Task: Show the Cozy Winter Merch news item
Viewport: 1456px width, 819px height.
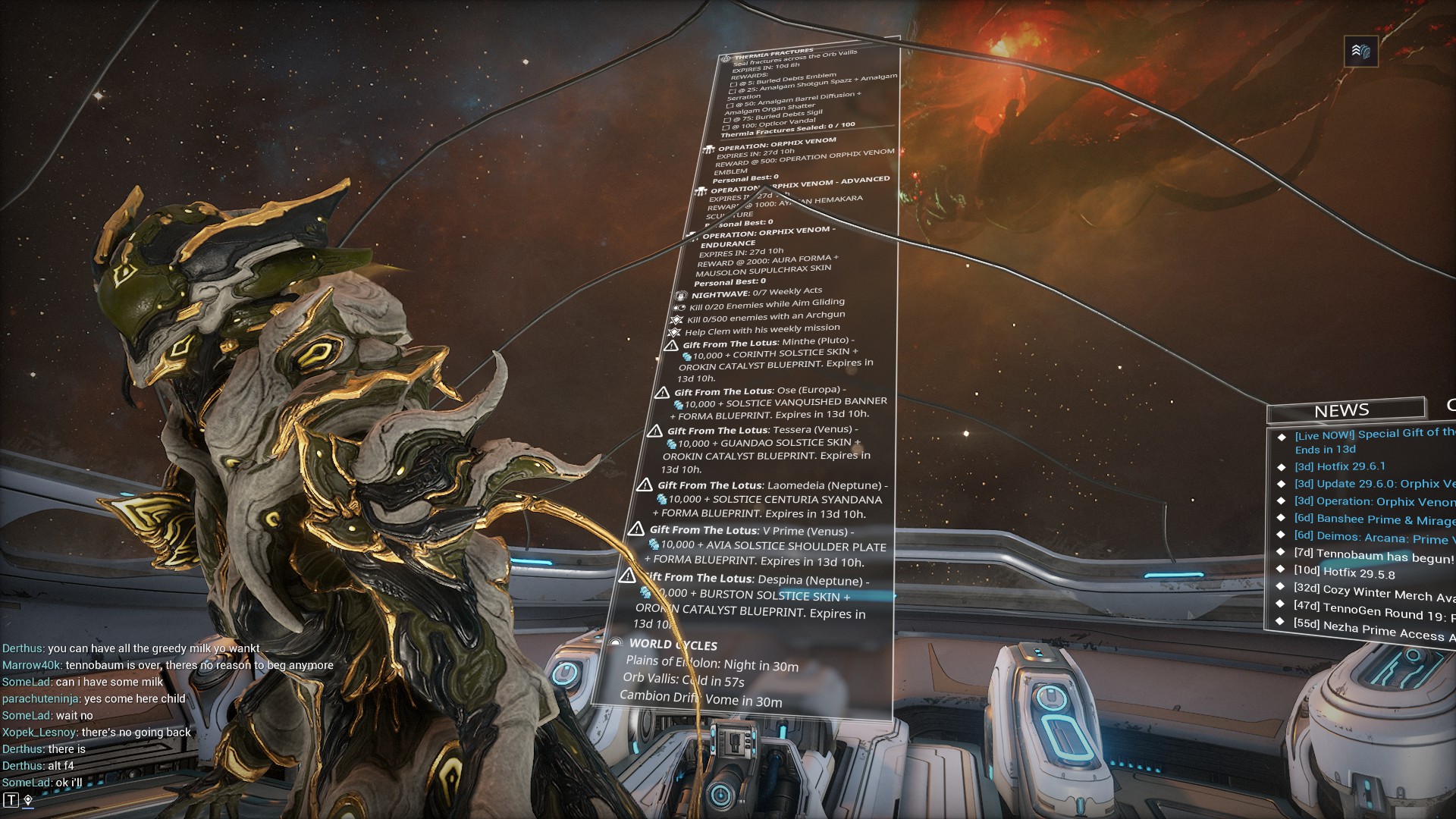Action: [1374, 593]
